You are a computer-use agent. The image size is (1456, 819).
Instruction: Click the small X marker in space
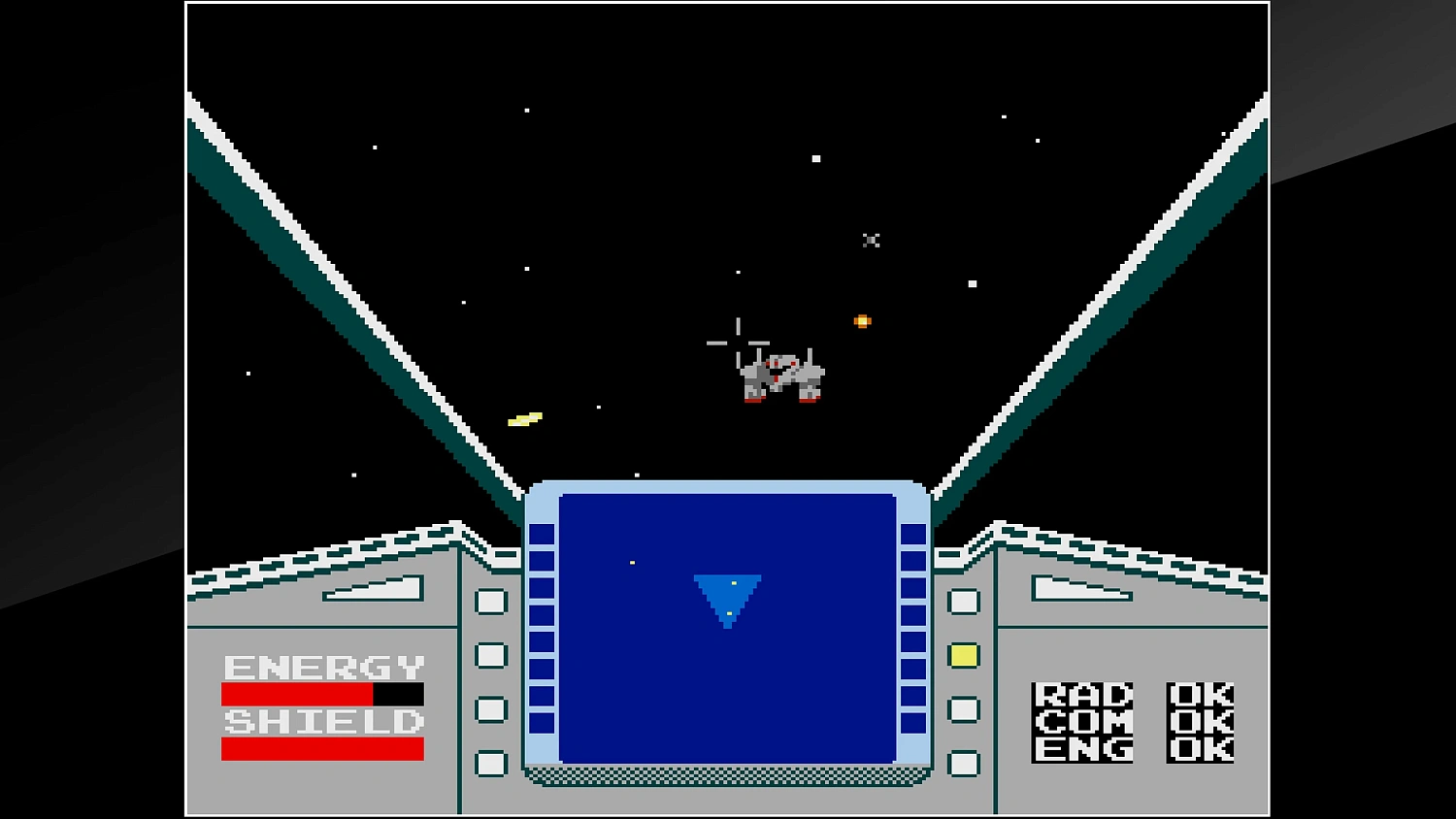[871, 240]
